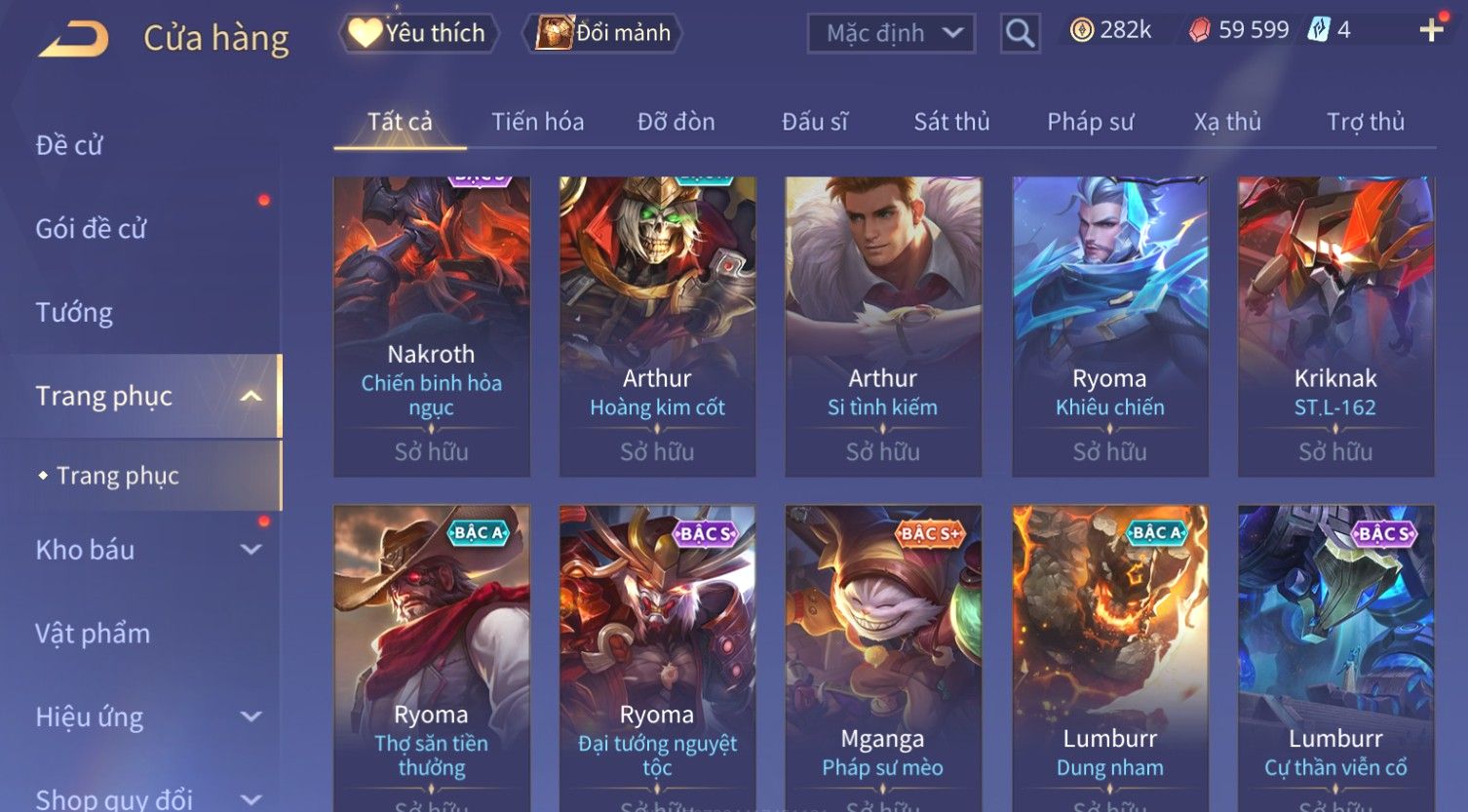1468x812 pixels.
Task: Select the Pháp sư tab
Action: click(1090, 122)
